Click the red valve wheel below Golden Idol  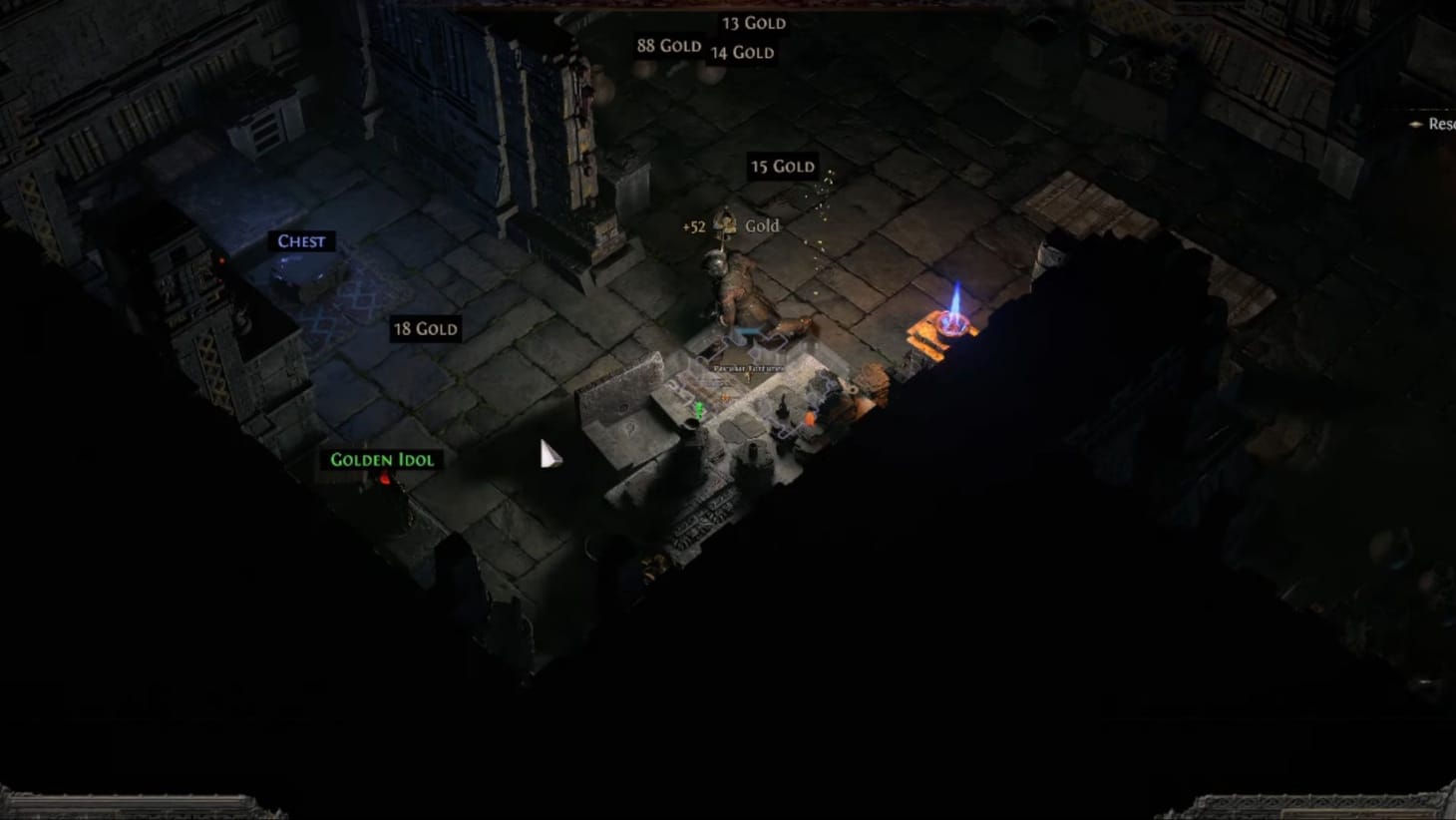click(384, 477)
